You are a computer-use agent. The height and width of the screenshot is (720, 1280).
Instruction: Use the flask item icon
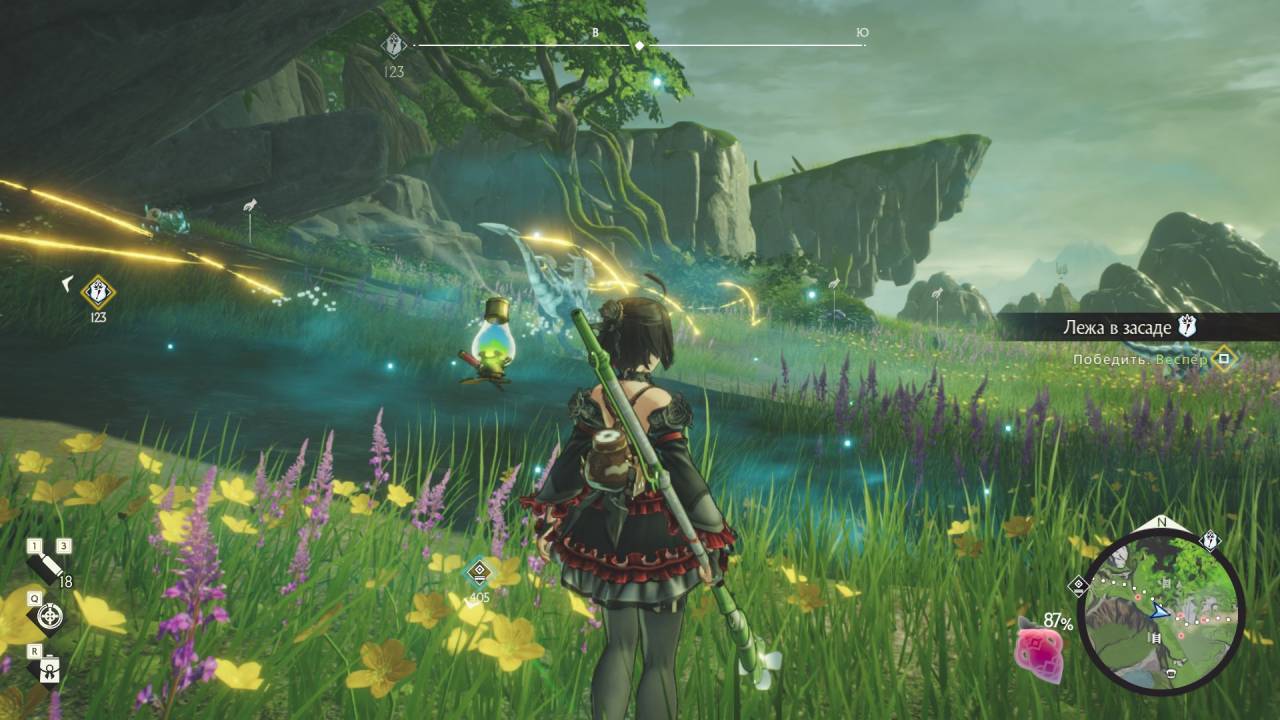pos(48,670)
